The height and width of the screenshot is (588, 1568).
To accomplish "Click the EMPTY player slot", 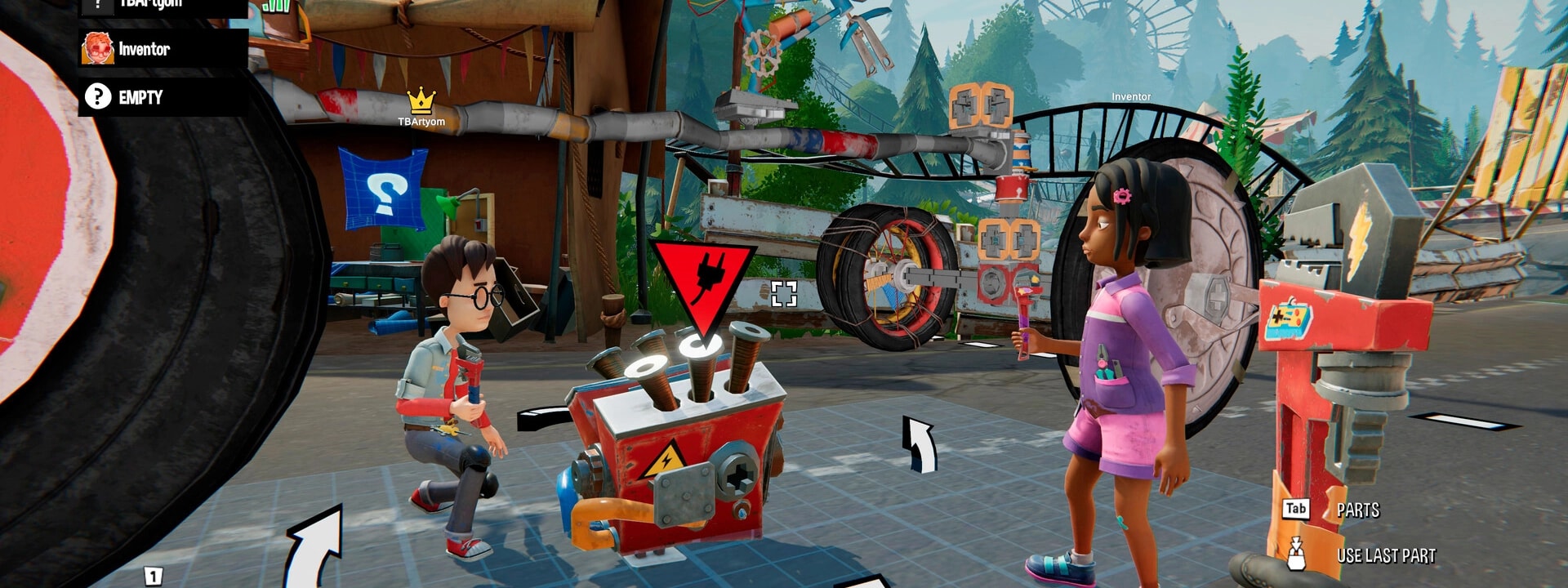I will pos(163,97).
